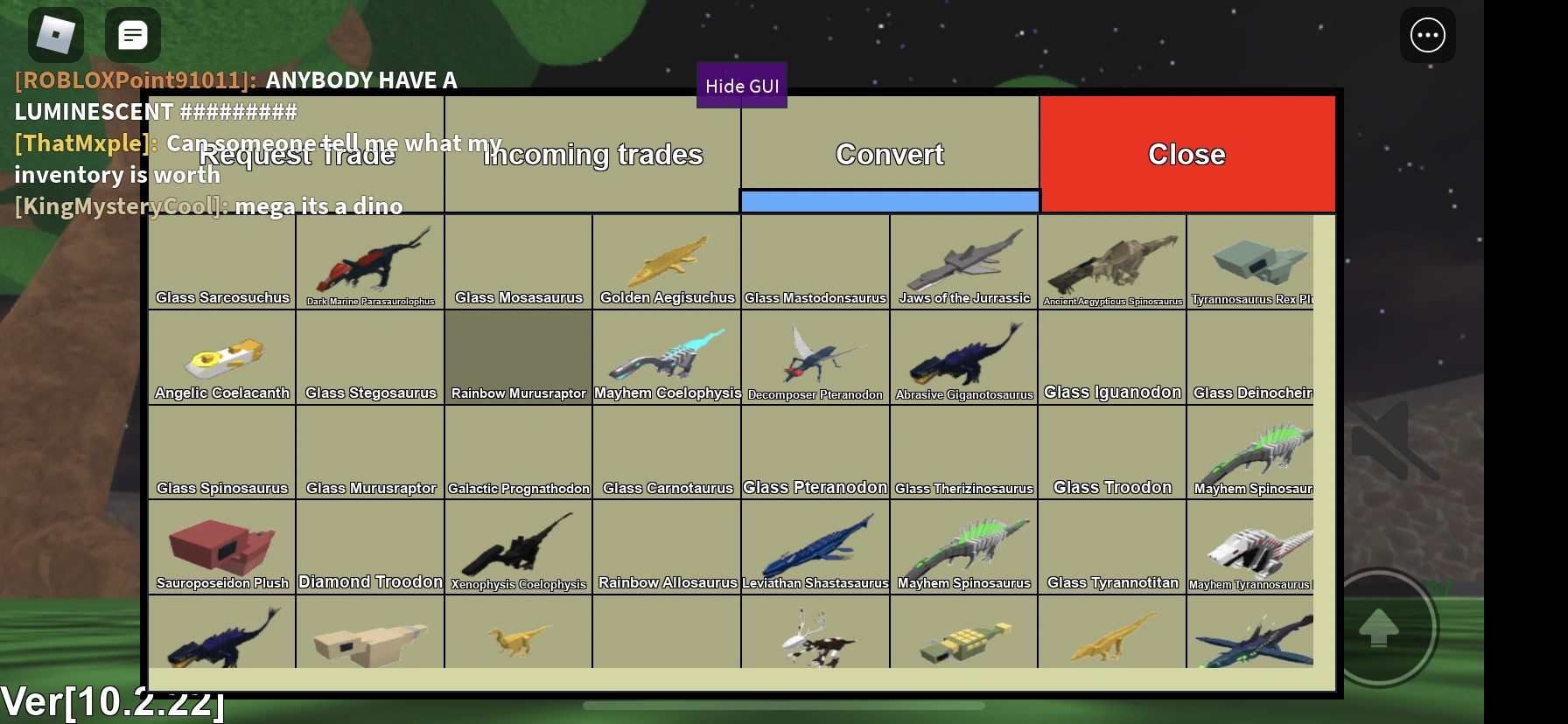Click the blue progress bar under Convert
Viewport: 1568px width, 724px height.
tap(890, 201)
